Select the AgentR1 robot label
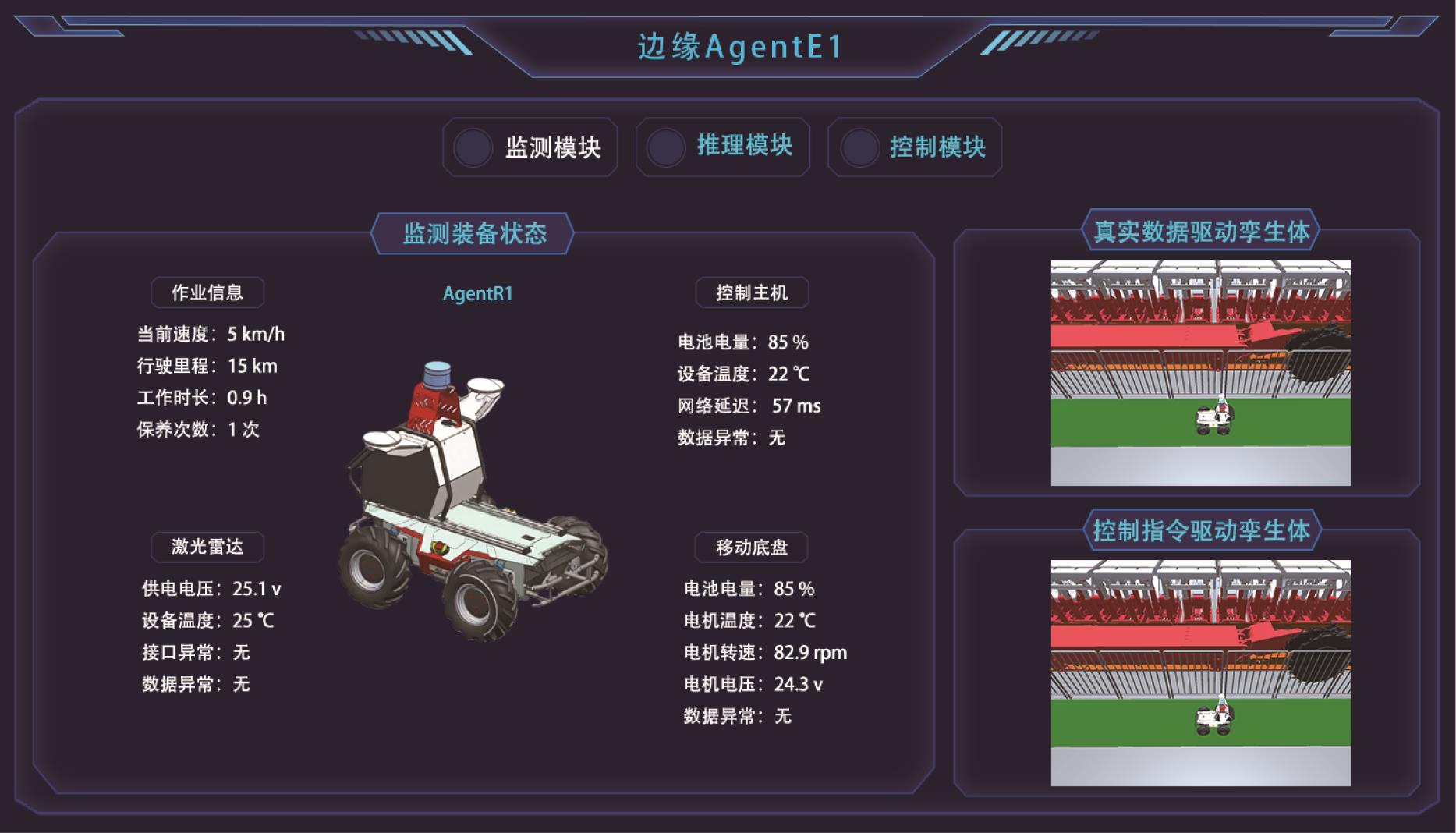This screenshot has height=833, width=1456. (x=477, y=294)
